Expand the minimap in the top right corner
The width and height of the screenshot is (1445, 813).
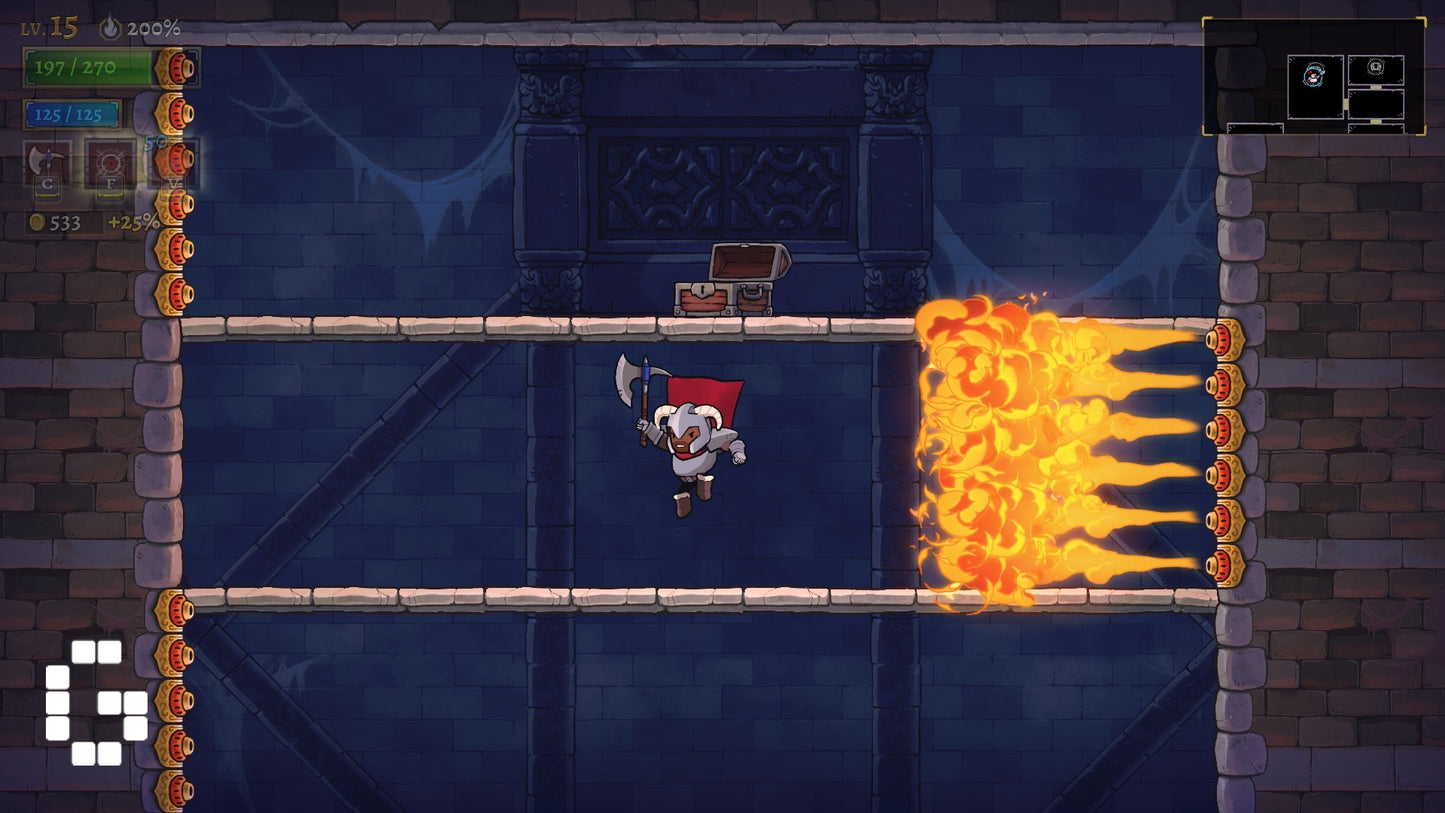click(1316, 73)
